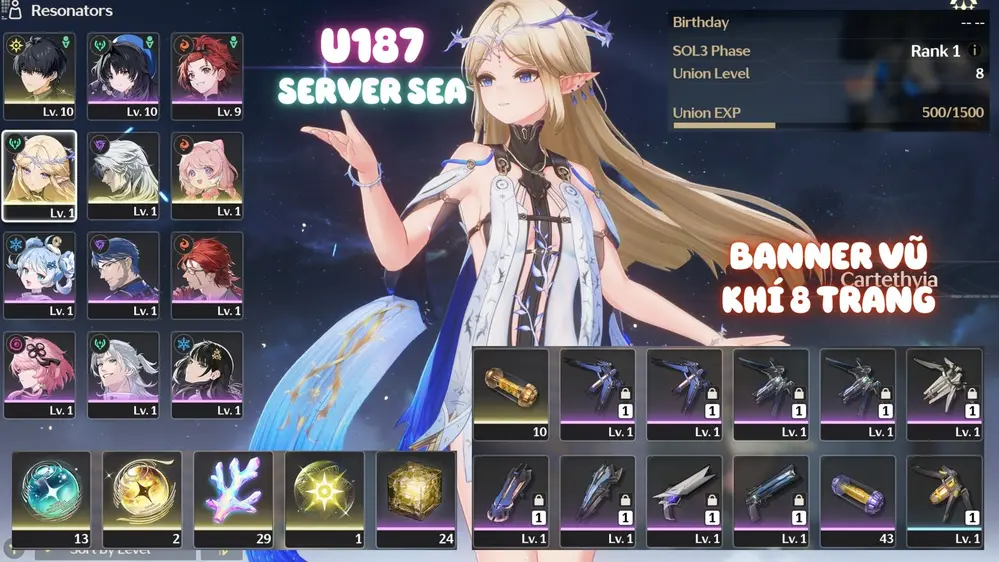Image resolution: width=999 pixels, height=562 pixels.
Task: Pick the red-haired resonator at Lv. 9
Action: [207, 76]
